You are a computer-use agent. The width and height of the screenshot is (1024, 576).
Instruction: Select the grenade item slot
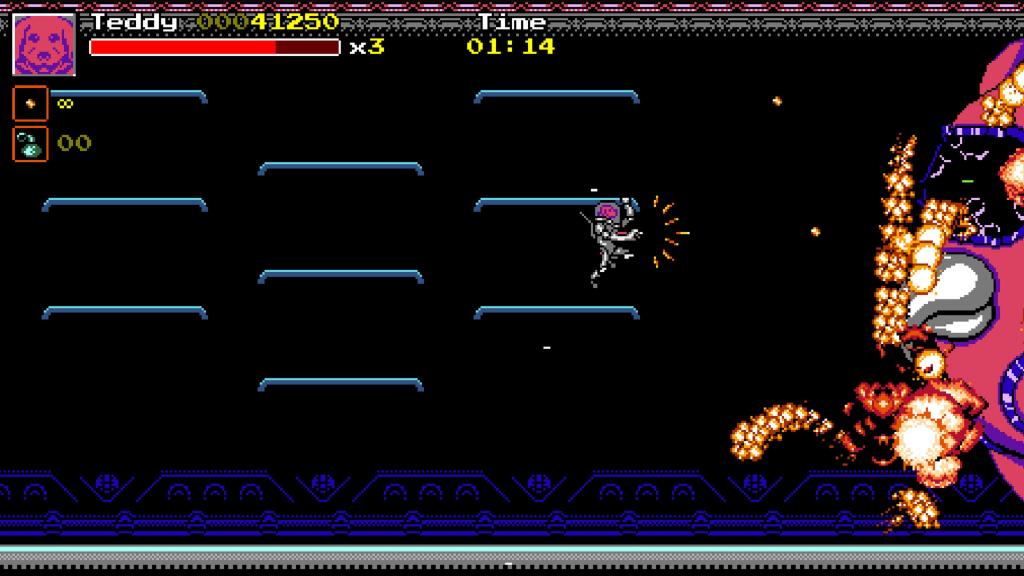point(30,143)
